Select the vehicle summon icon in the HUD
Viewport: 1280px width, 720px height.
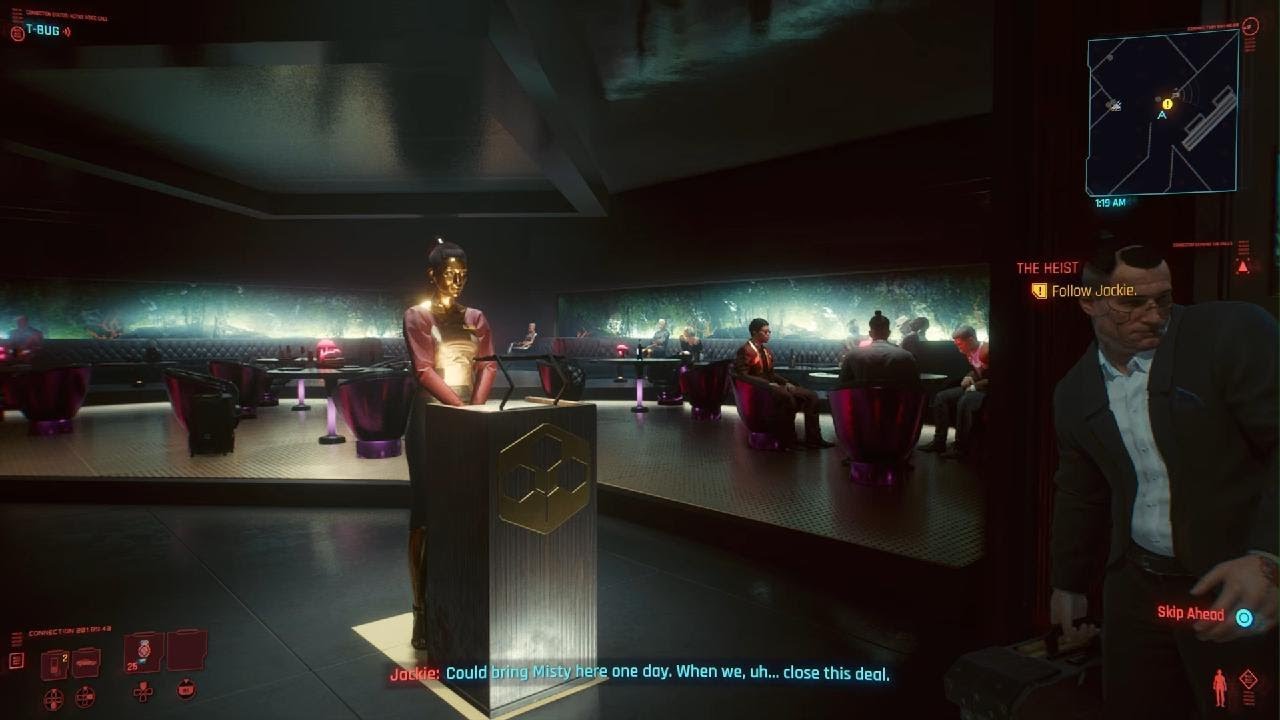coord(85,662)
